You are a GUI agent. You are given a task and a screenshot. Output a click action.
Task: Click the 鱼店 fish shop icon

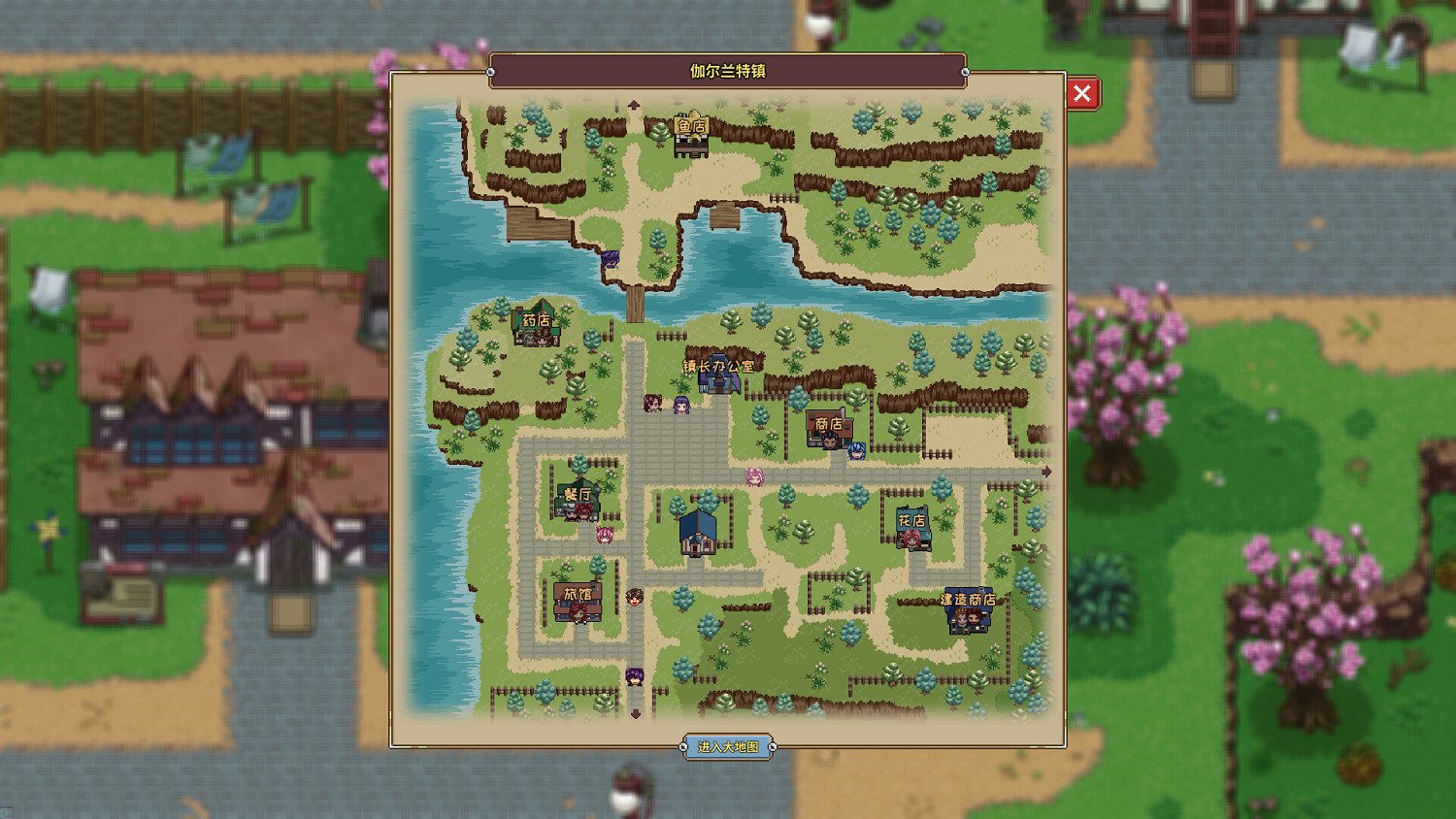(x=689, y=136)
